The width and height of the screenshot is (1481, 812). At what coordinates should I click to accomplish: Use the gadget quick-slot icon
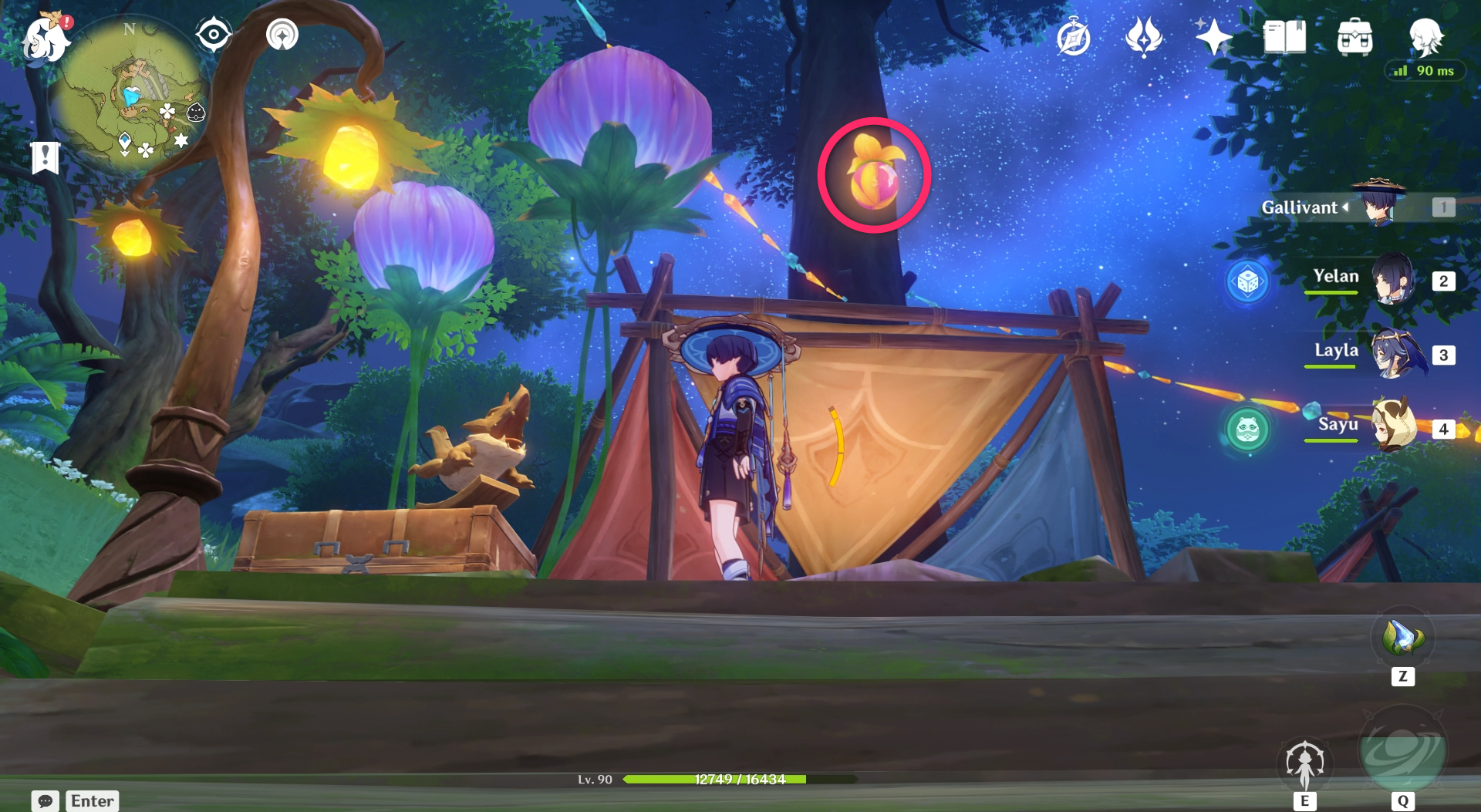pyautogui.click(x=1402, y=638)
